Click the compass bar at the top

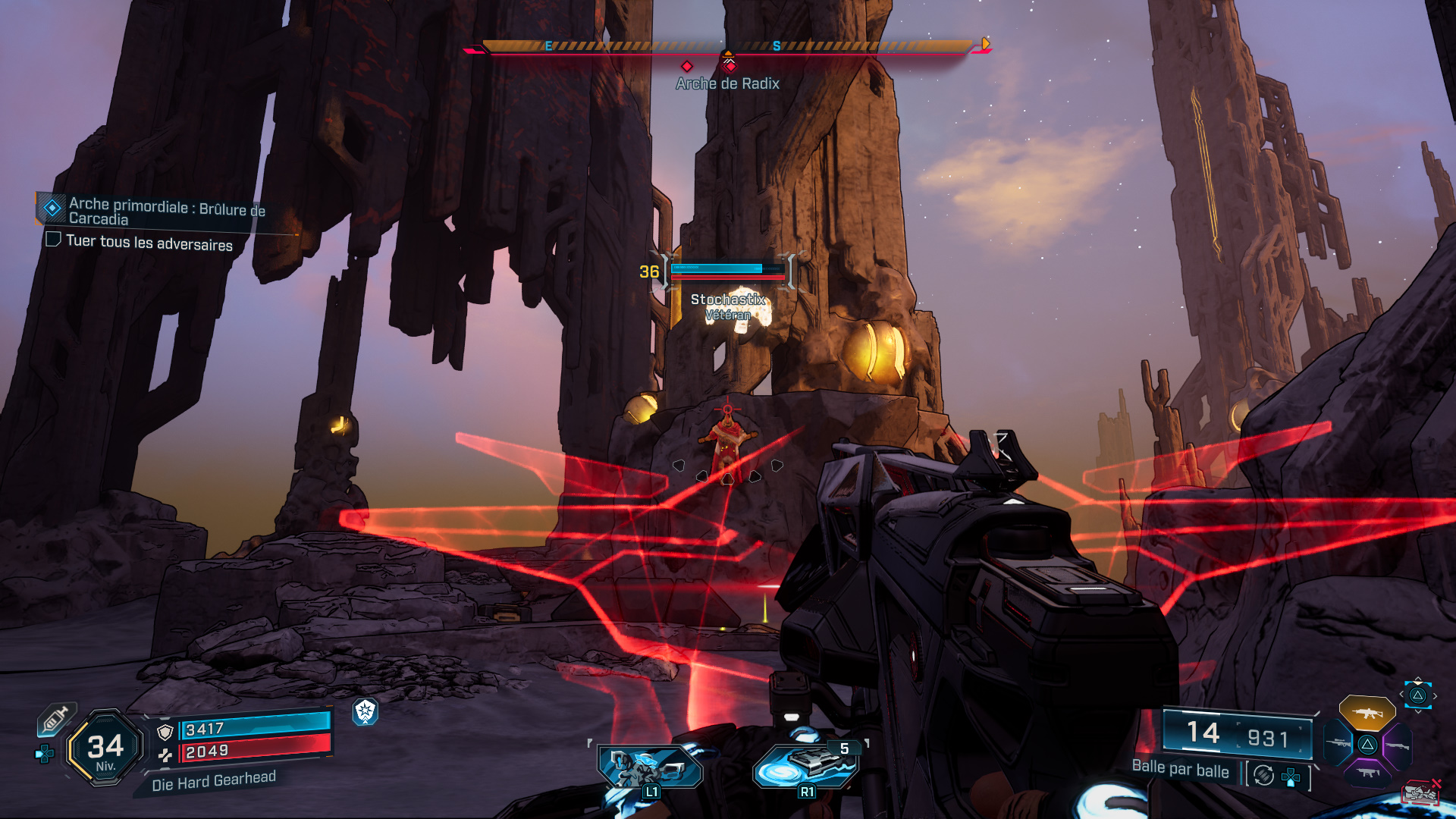click(728, 47)
